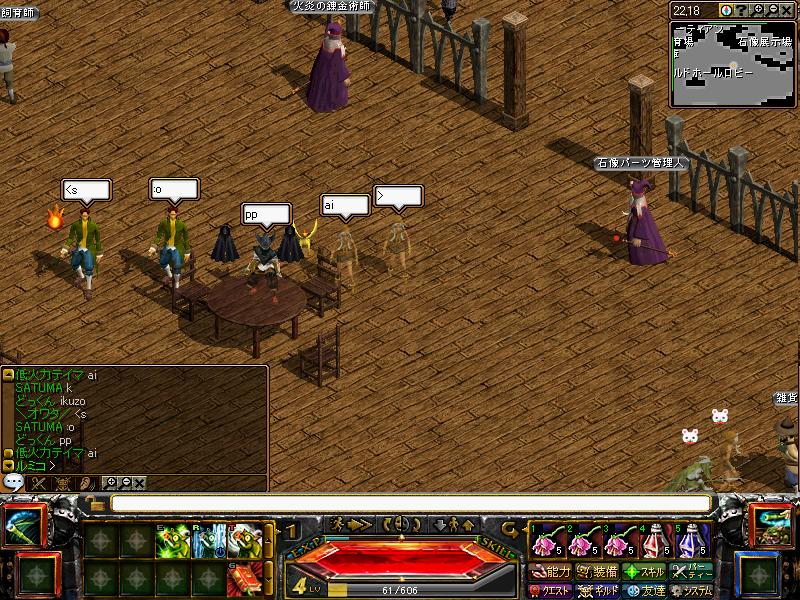Open the 友達 (friends) list
This screenshot has height=600, width=800.
(x=643, y=591)
